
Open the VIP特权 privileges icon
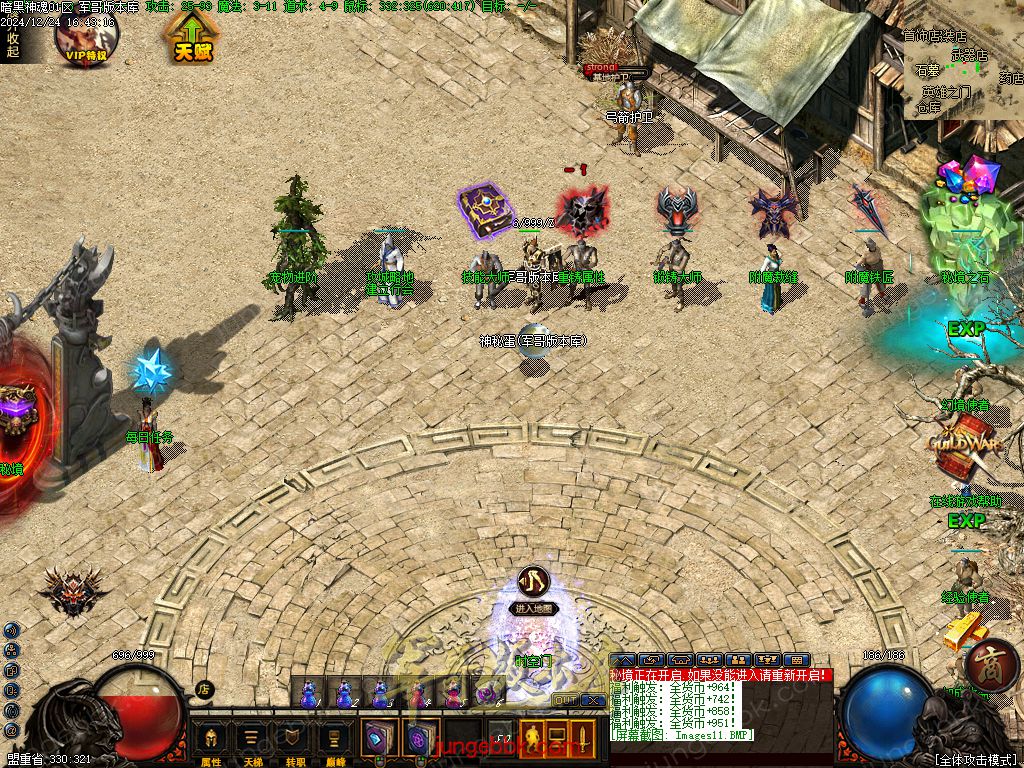[86, 35]
